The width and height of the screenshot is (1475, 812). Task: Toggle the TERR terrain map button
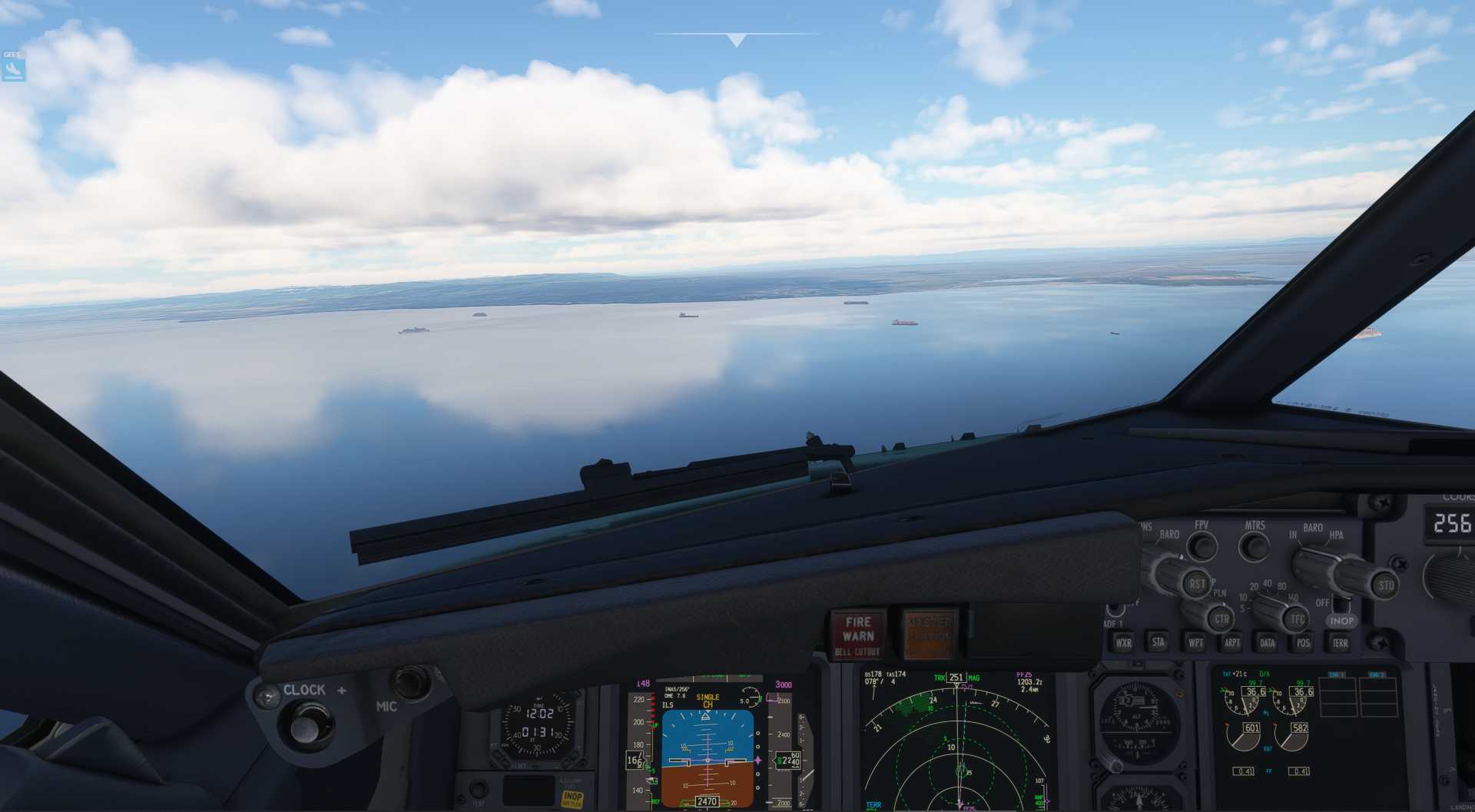click(1339, 642)
